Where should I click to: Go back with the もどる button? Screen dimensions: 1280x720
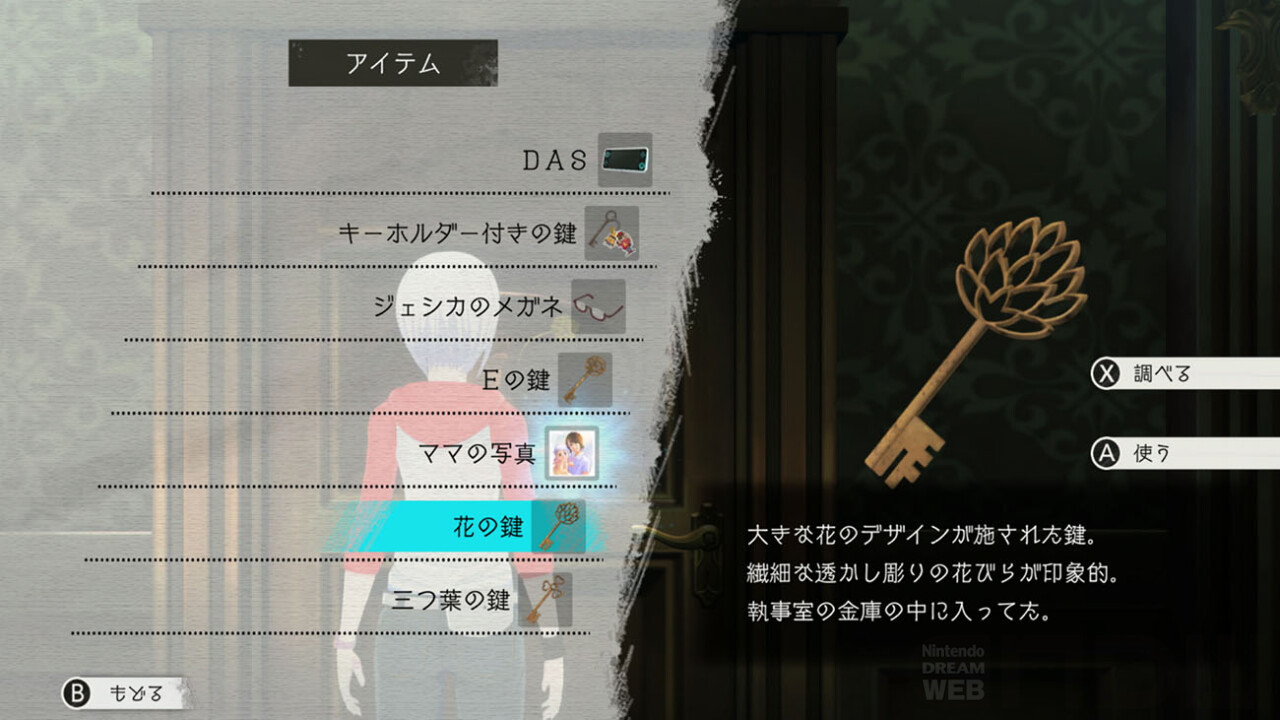125,693
